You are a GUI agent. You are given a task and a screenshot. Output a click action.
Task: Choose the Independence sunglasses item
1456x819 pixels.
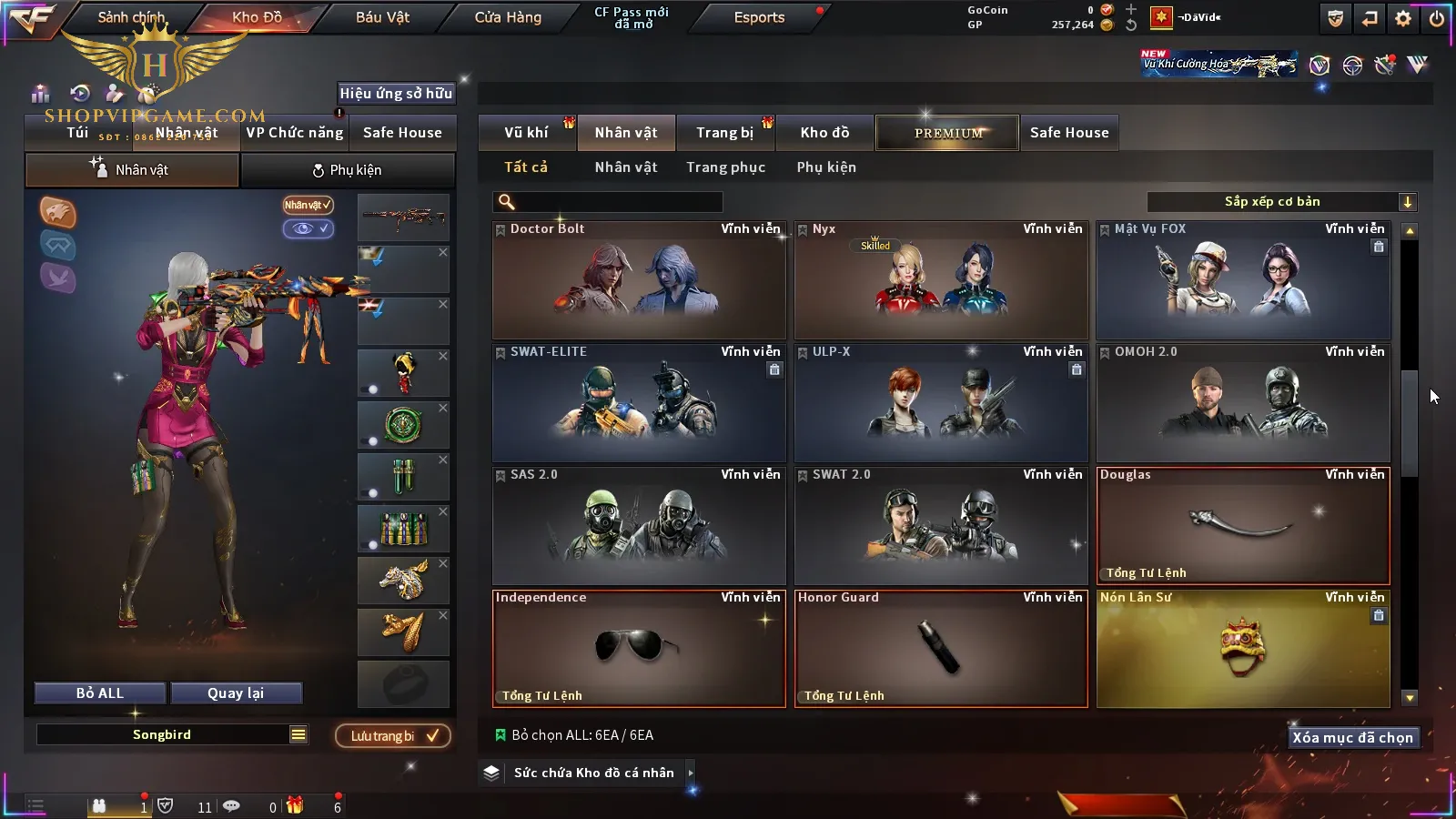point(639,649)
